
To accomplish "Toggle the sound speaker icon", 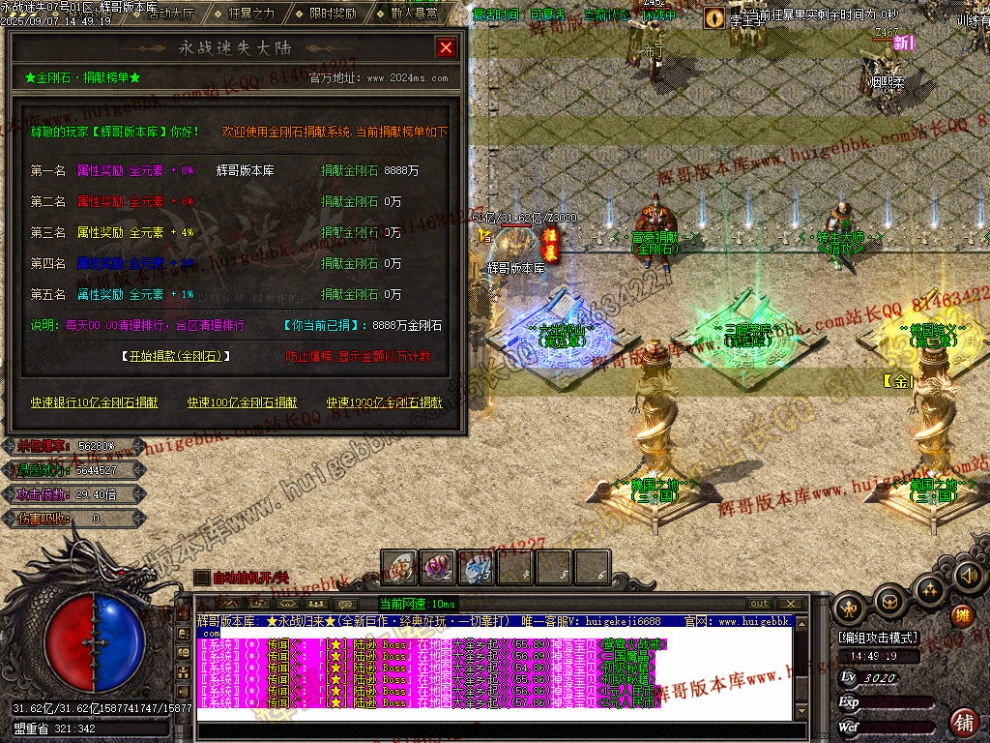I will pyautogui.click(x=966, y=575).
